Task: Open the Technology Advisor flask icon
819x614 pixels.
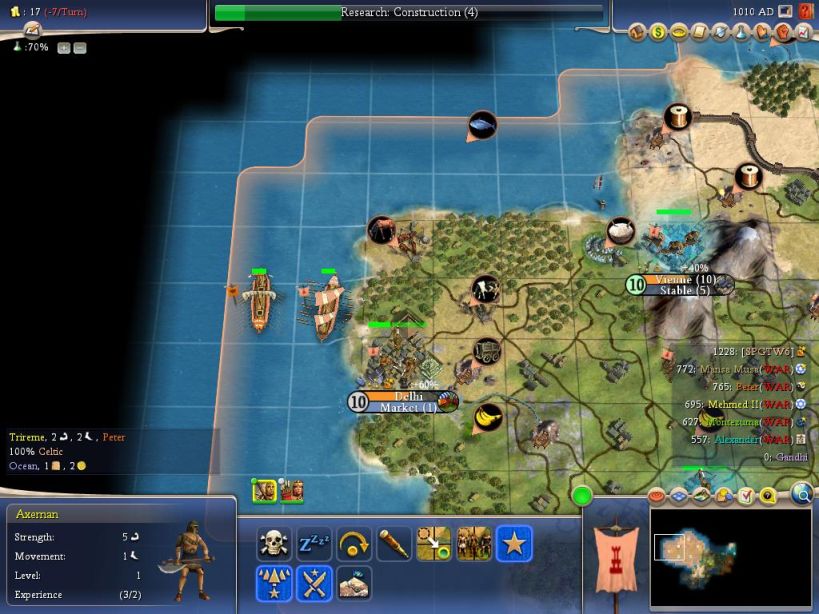Action: click(741, 34)
